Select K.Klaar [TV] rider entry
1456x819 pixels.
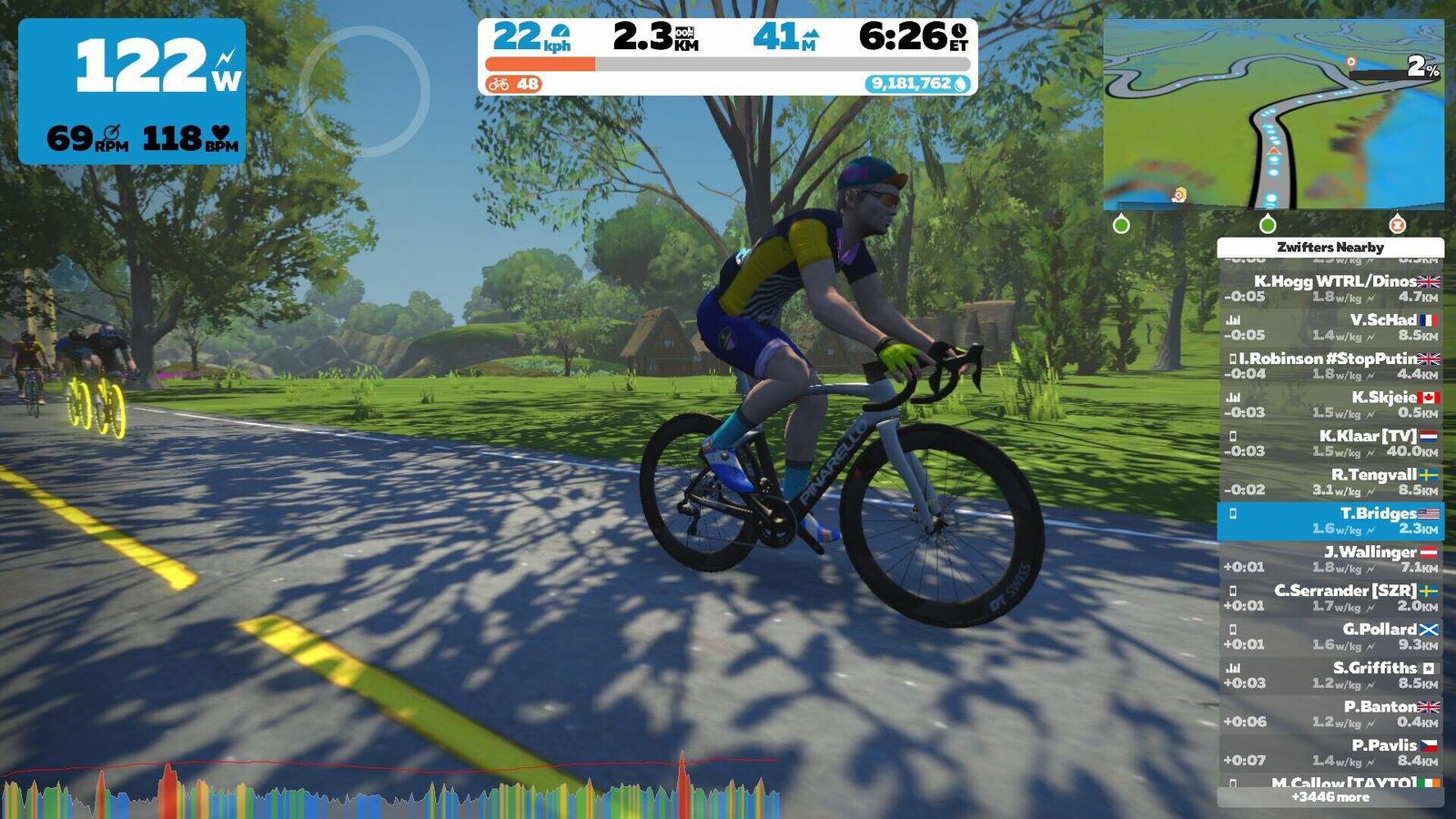pos(1330,443)
